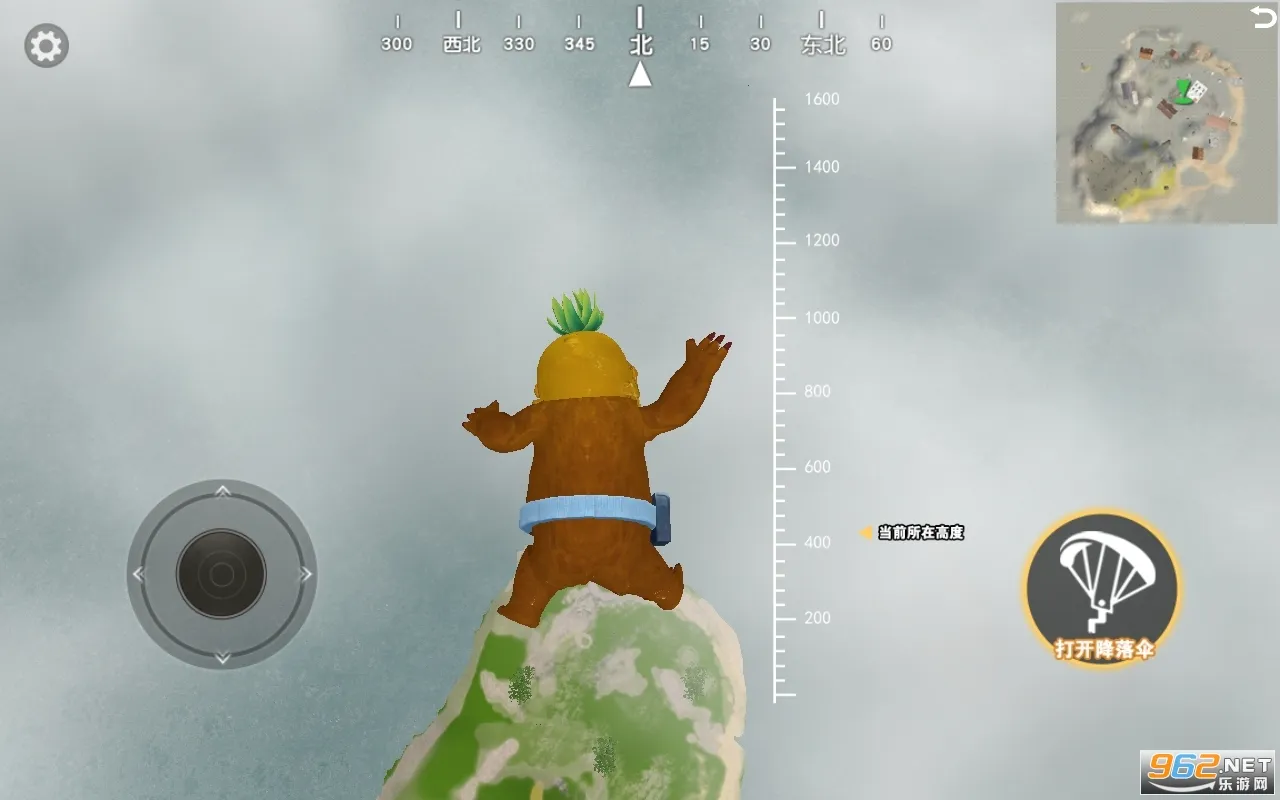Viewport: 1280px width, 800px height.
Task: Tap the return arrow in top right corner
Action: 1262,18
